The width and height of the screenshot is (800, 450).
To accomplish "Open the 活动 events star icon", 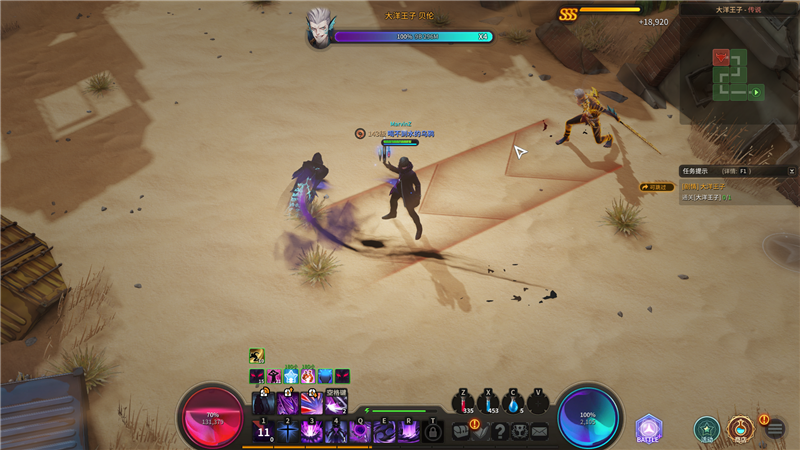I will [x=707, y=429].
